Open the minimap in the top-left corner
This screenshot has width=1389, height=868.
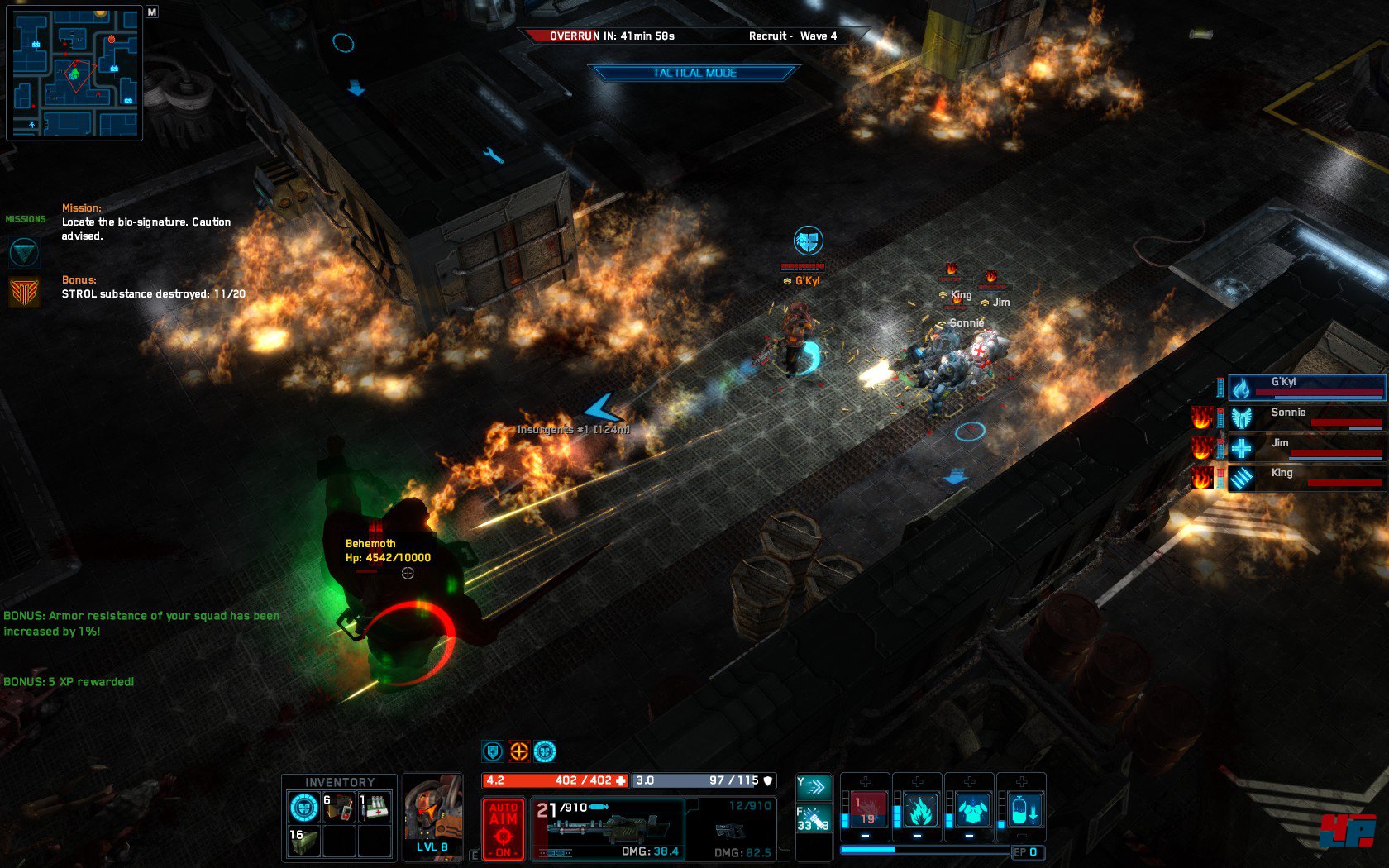tap(74, 73)
